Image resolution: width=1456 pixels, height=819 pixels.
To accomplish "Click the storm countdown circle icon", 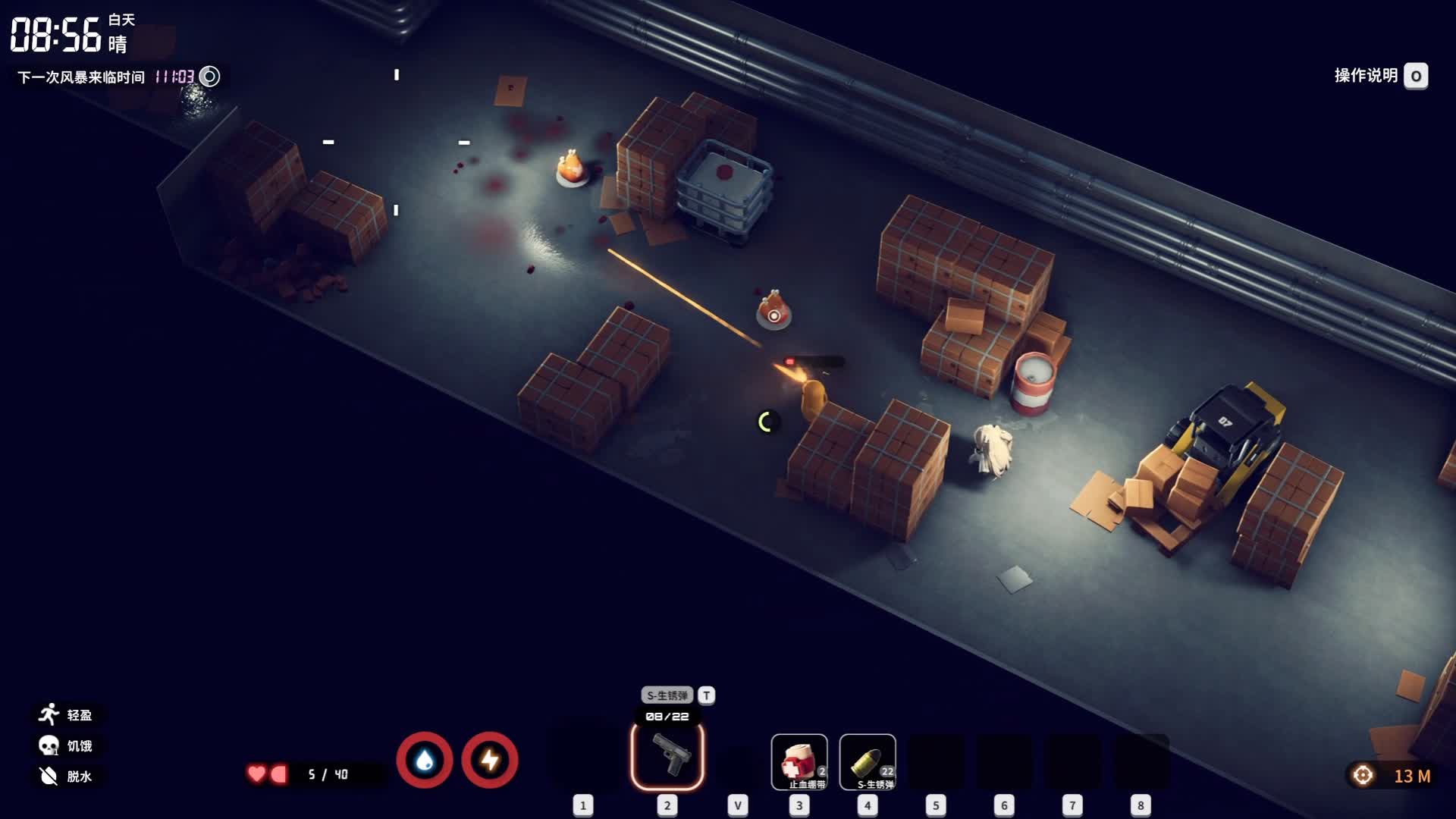I will point(209,77).
